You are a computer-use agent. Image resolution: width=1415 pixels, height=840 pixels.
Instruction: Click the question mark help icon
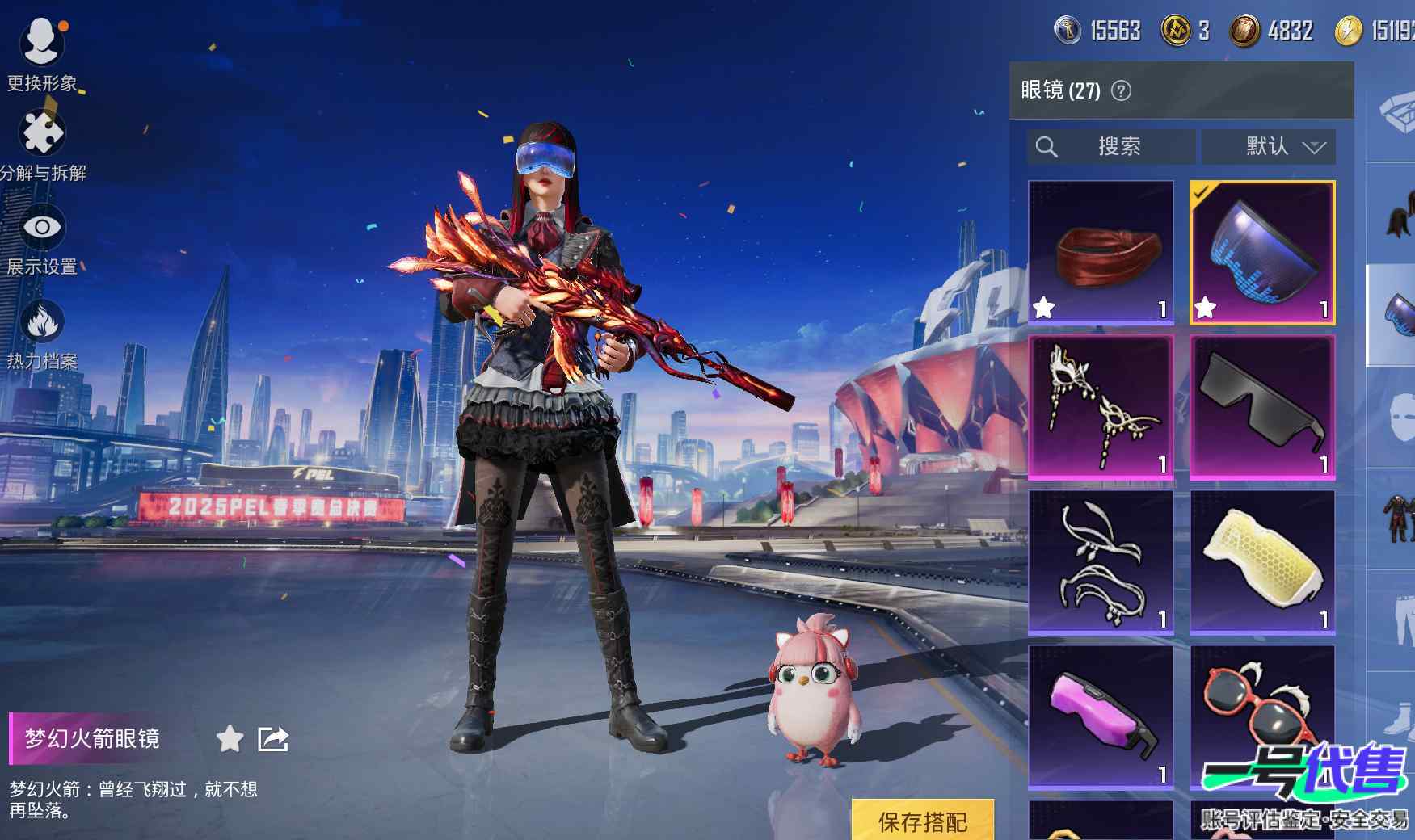1121,90
